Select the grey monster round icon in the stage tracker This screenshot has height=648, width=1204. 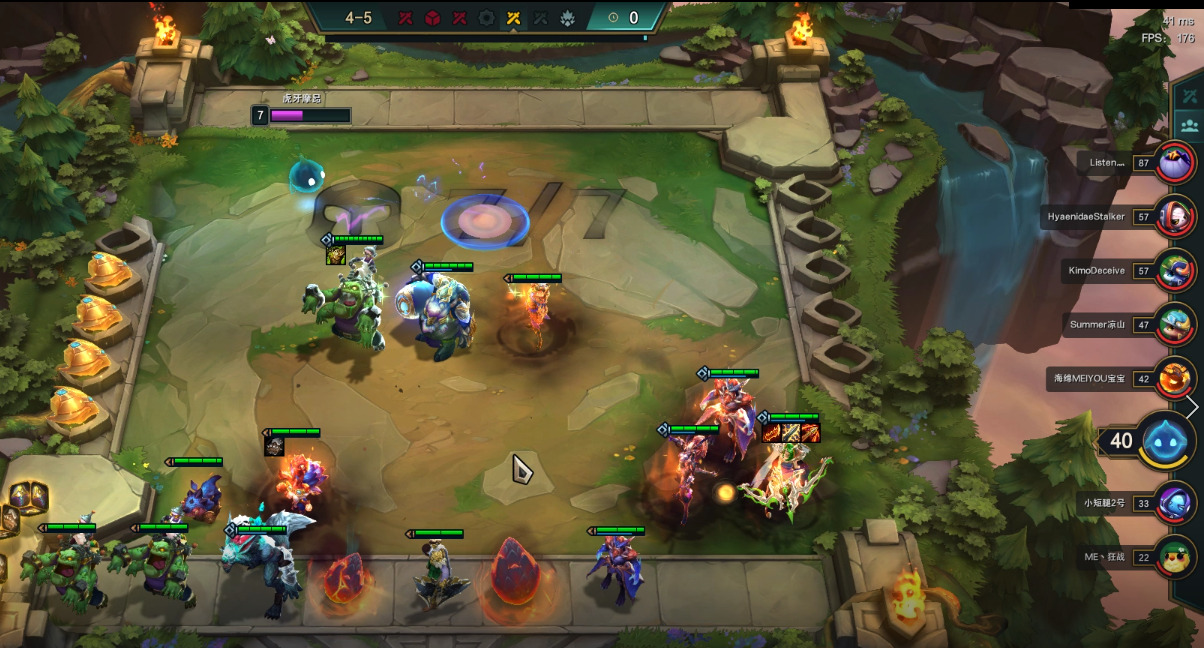568,18
